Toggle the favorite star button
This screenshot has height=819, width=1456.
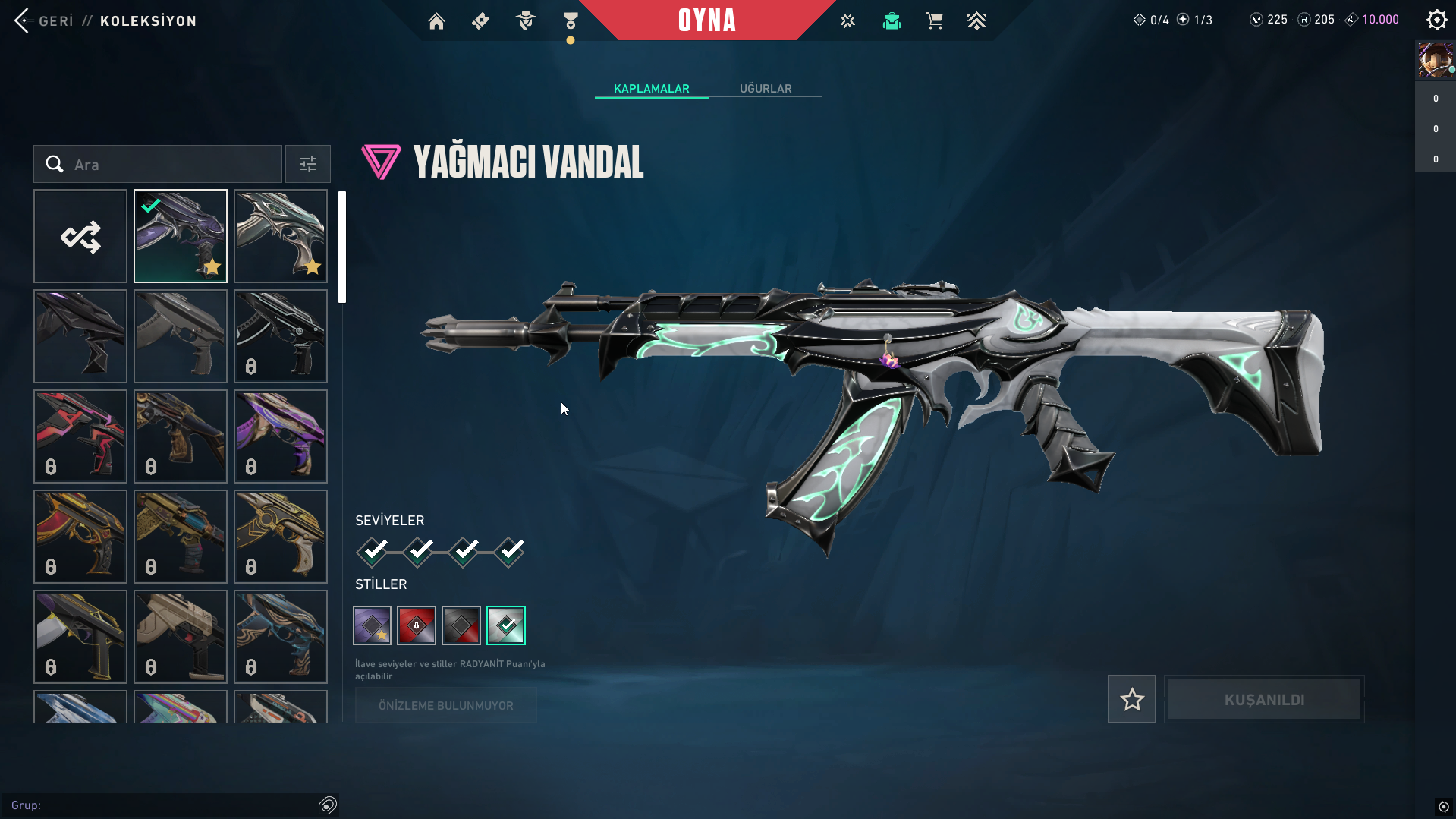1131,699
